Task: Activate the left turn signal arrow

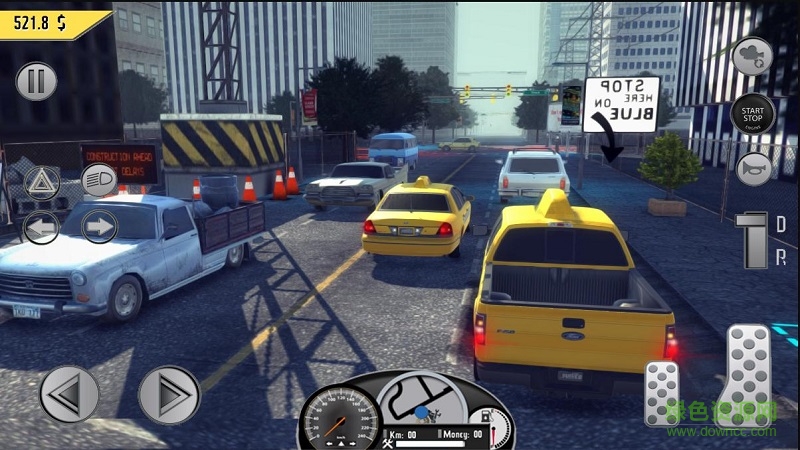Action: tap(41, 227)
